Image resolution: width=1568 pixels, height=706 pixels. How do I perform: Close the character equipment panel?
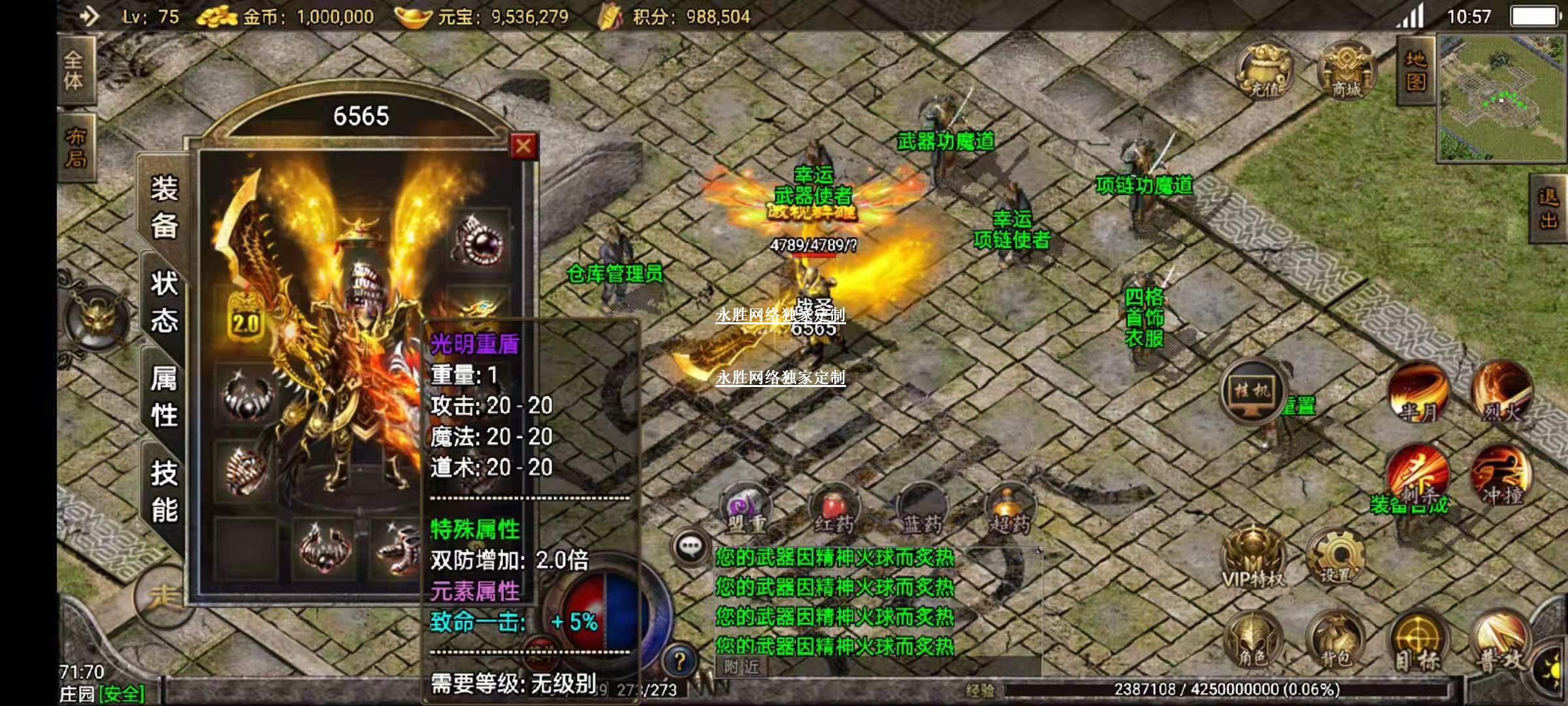(x=523, y=146)
